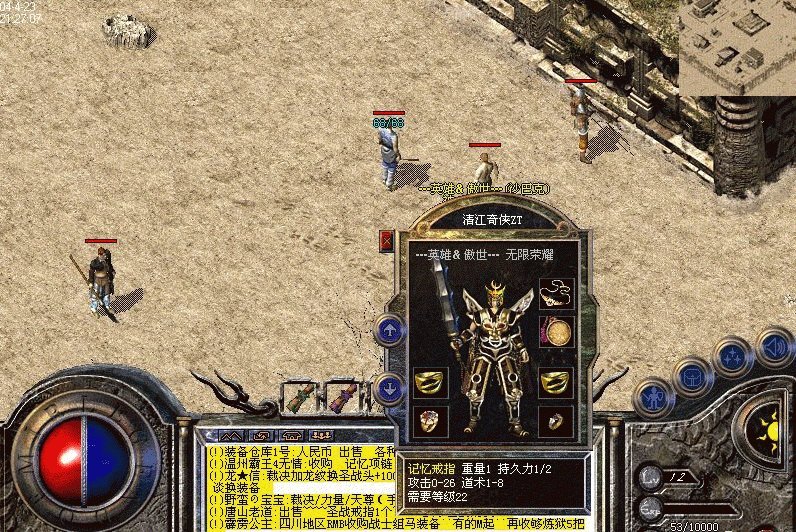The width and height of the screenshot is (796, 532).
Task: Close the character equipment window
Action: [x=387, y=240]
